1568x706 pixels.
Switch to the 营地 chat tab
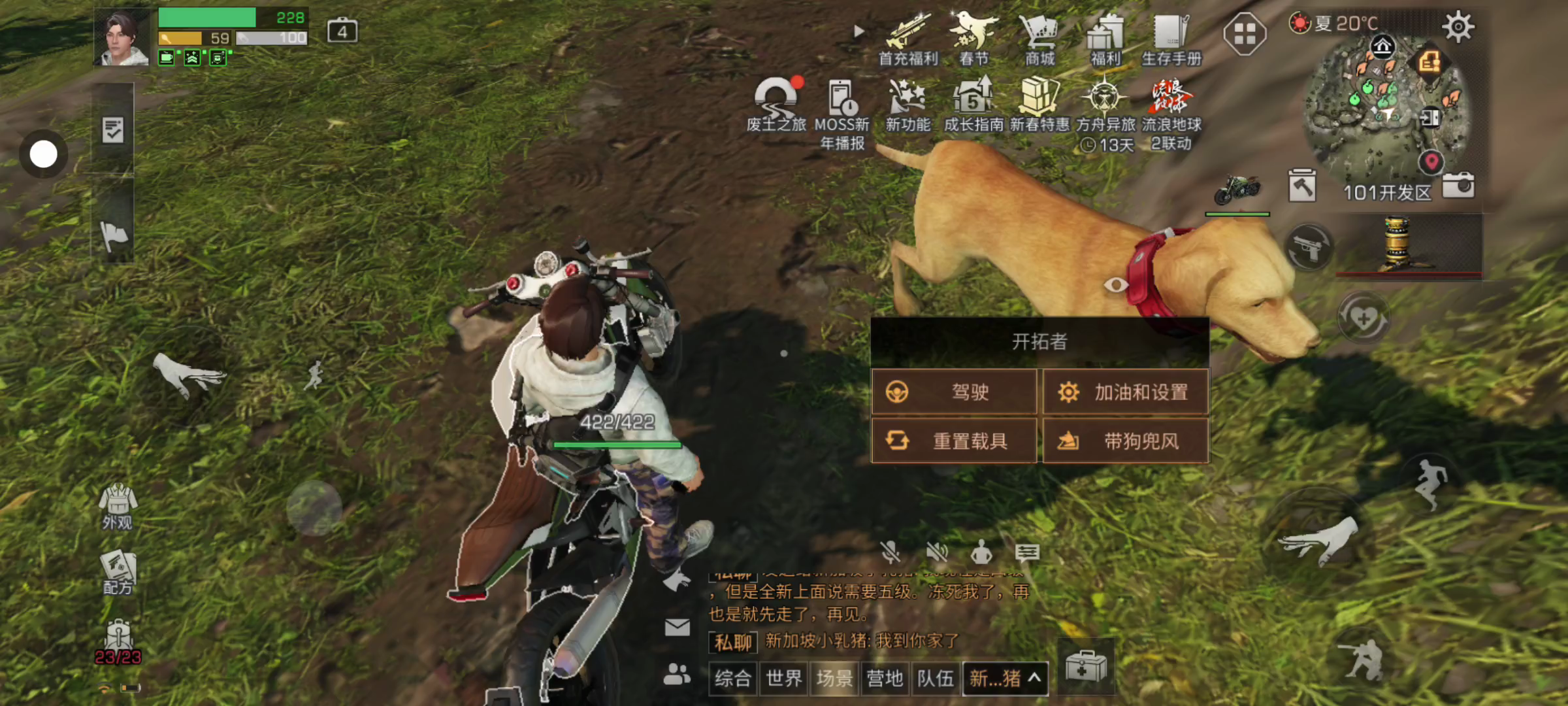pos(885,679)
